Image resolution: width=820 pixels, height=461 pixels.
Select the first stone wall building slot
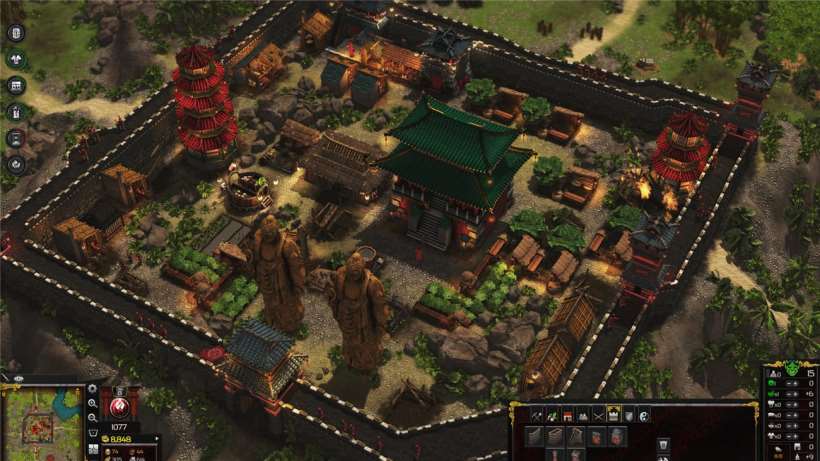534,435
